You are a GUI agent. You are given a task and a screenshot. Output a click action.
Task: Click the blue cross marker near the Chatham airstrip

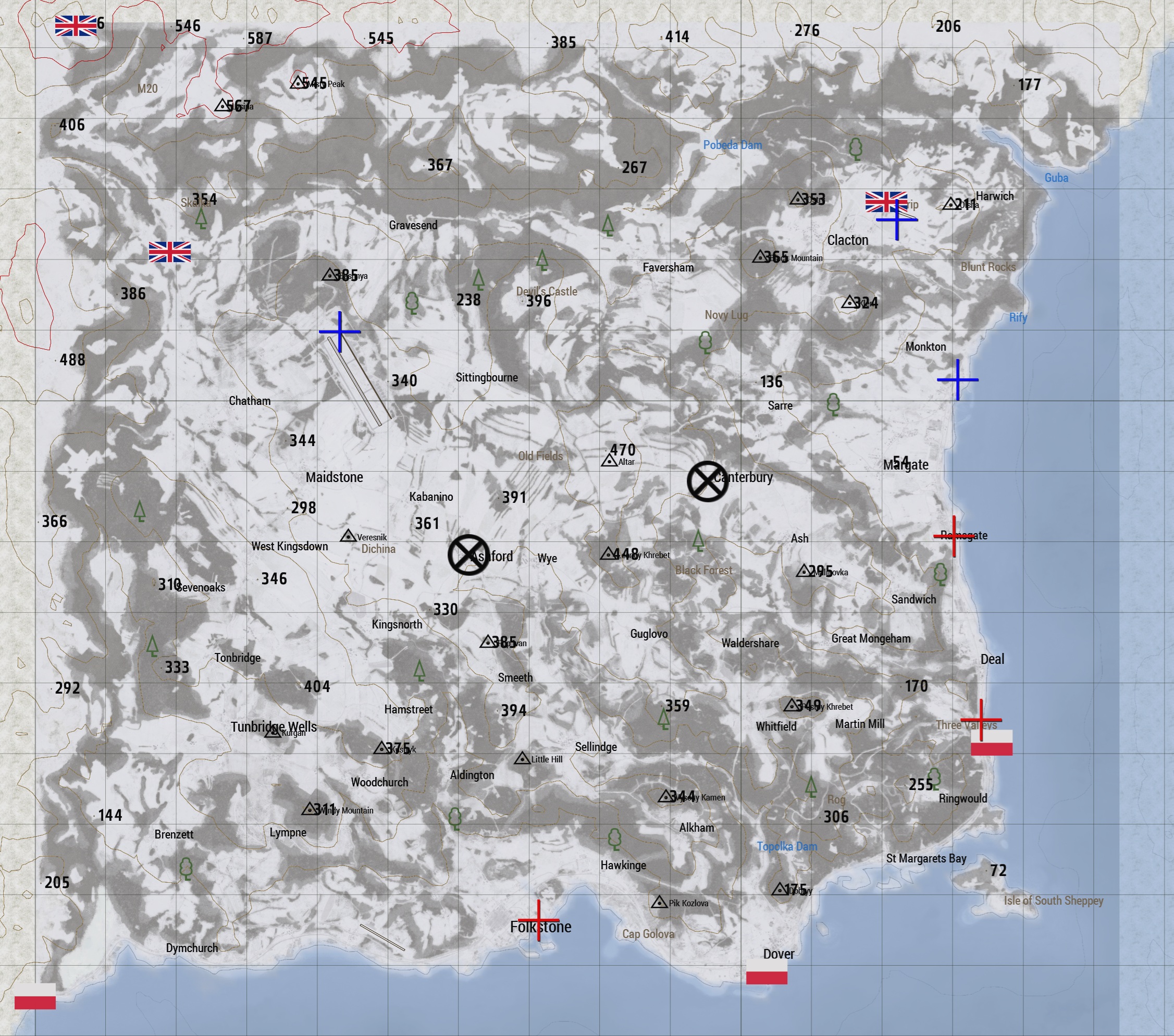click(x=340, y=332)
